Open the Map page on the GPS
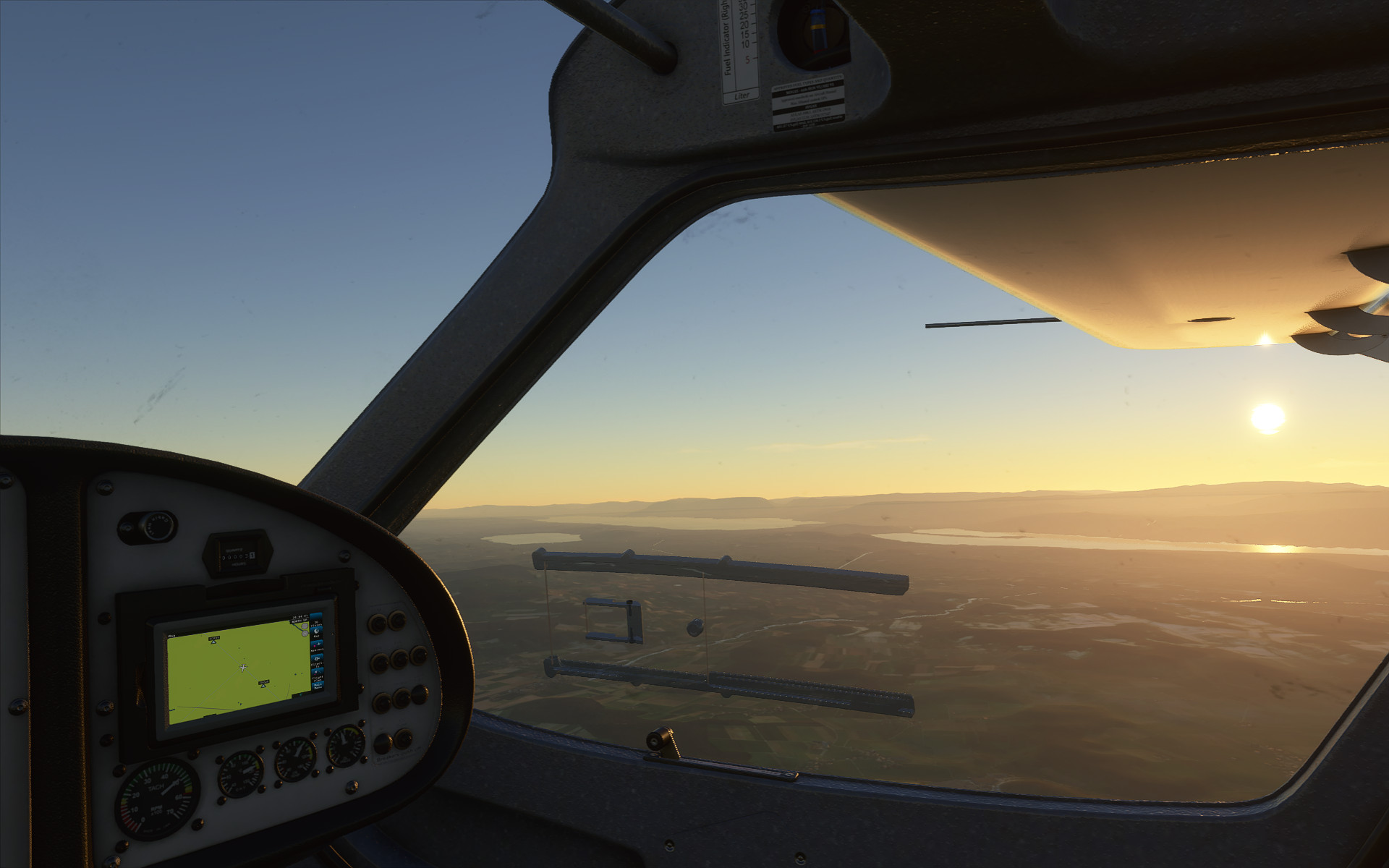 tap(316, 634)
